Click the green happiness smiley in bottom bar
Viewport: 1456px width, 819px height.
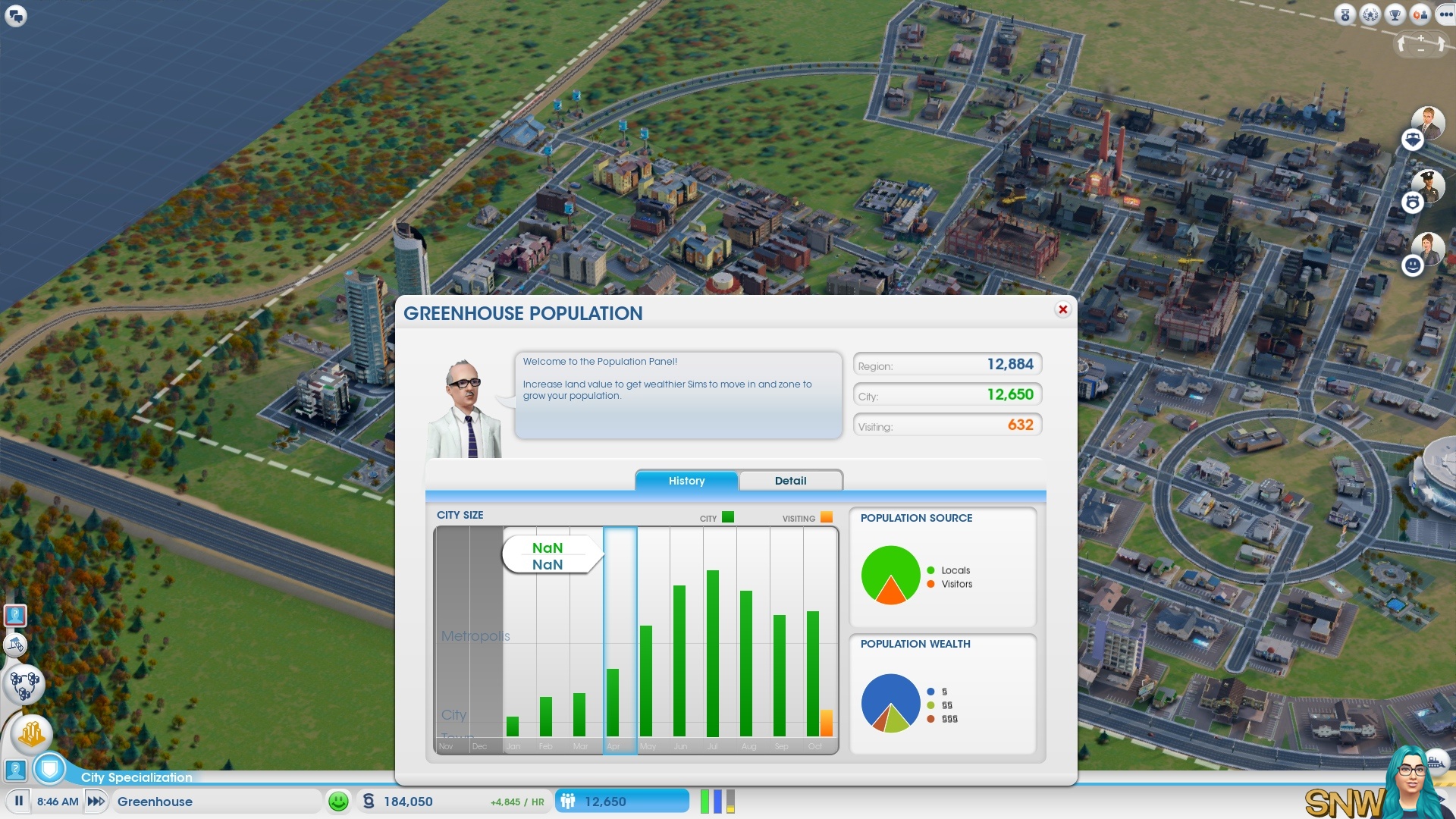[x=339, y=801]
